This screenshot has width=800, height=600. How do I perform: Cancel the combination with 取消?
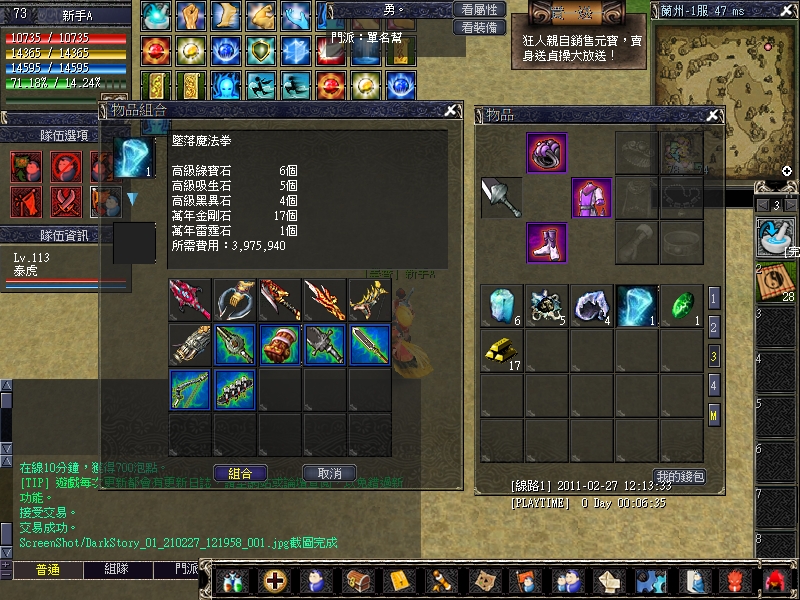click(x=330, y=473)
